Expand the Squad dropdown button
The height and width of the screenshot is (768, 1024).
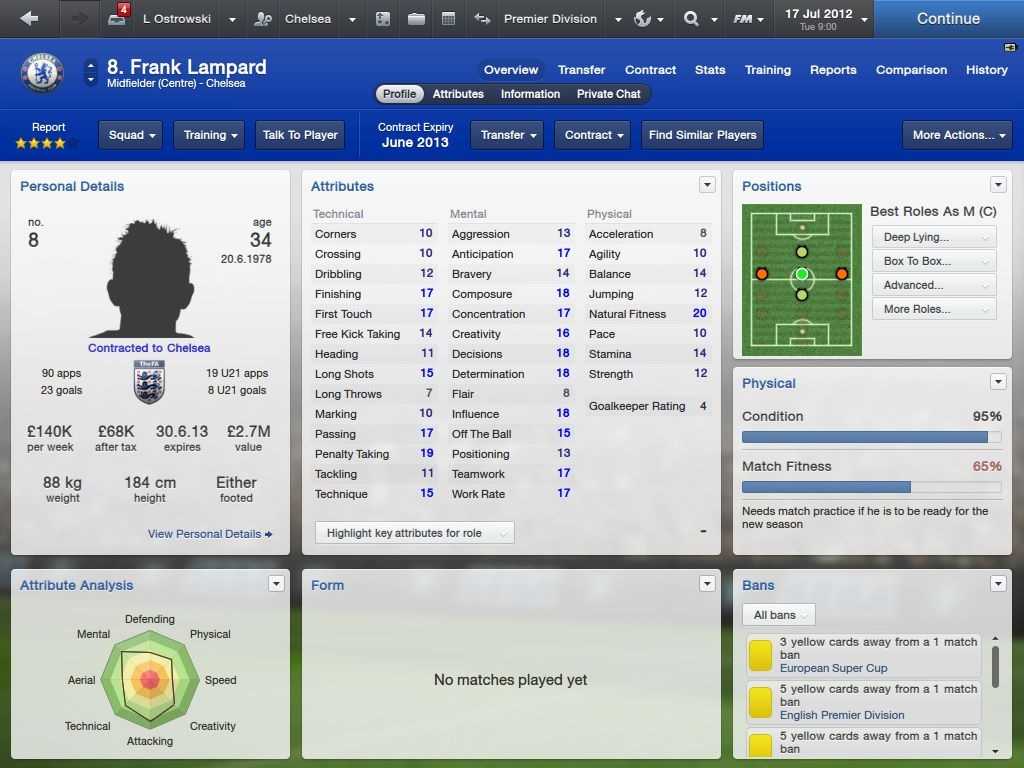(x=133, y=135)
